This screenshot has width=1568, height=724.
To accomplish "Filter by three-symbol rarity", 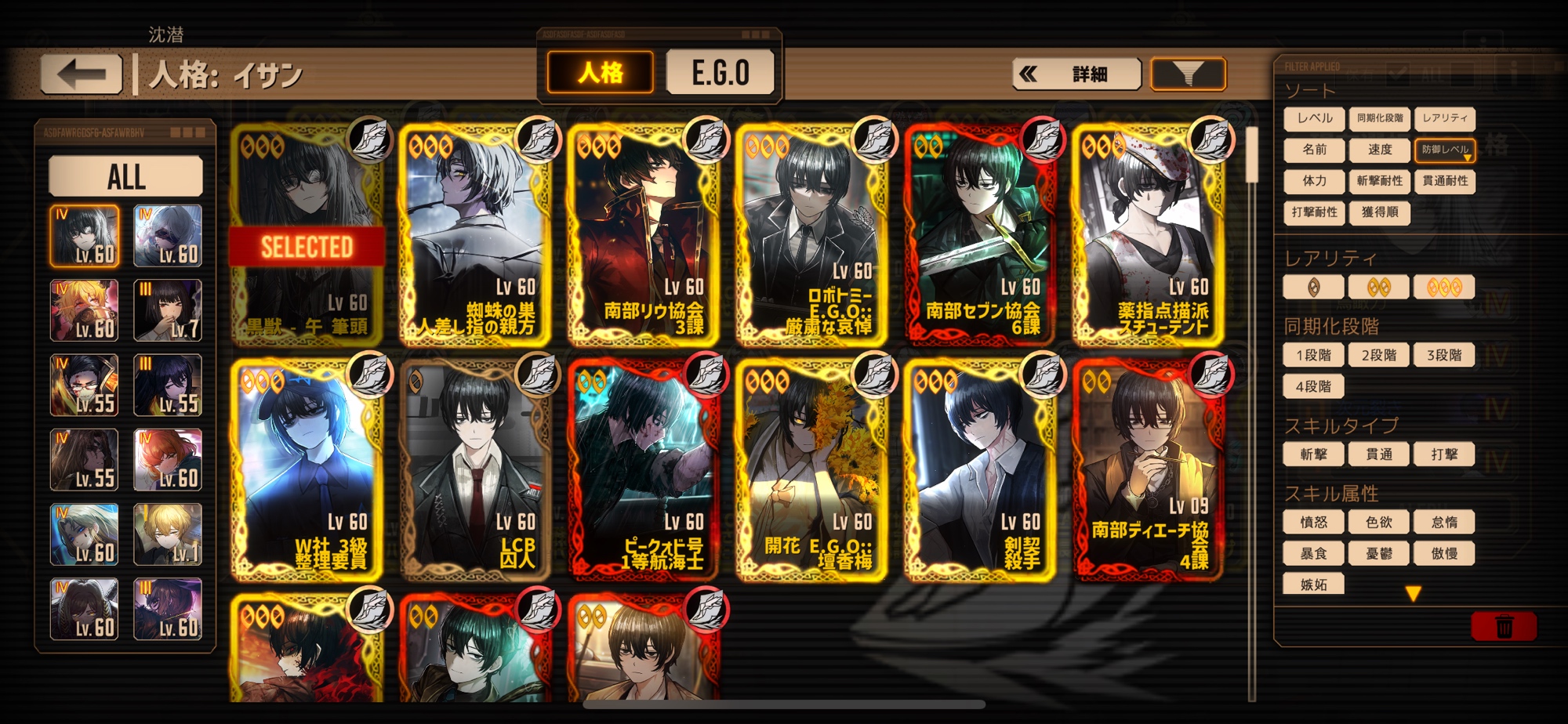I will (x=1444, y=288).
